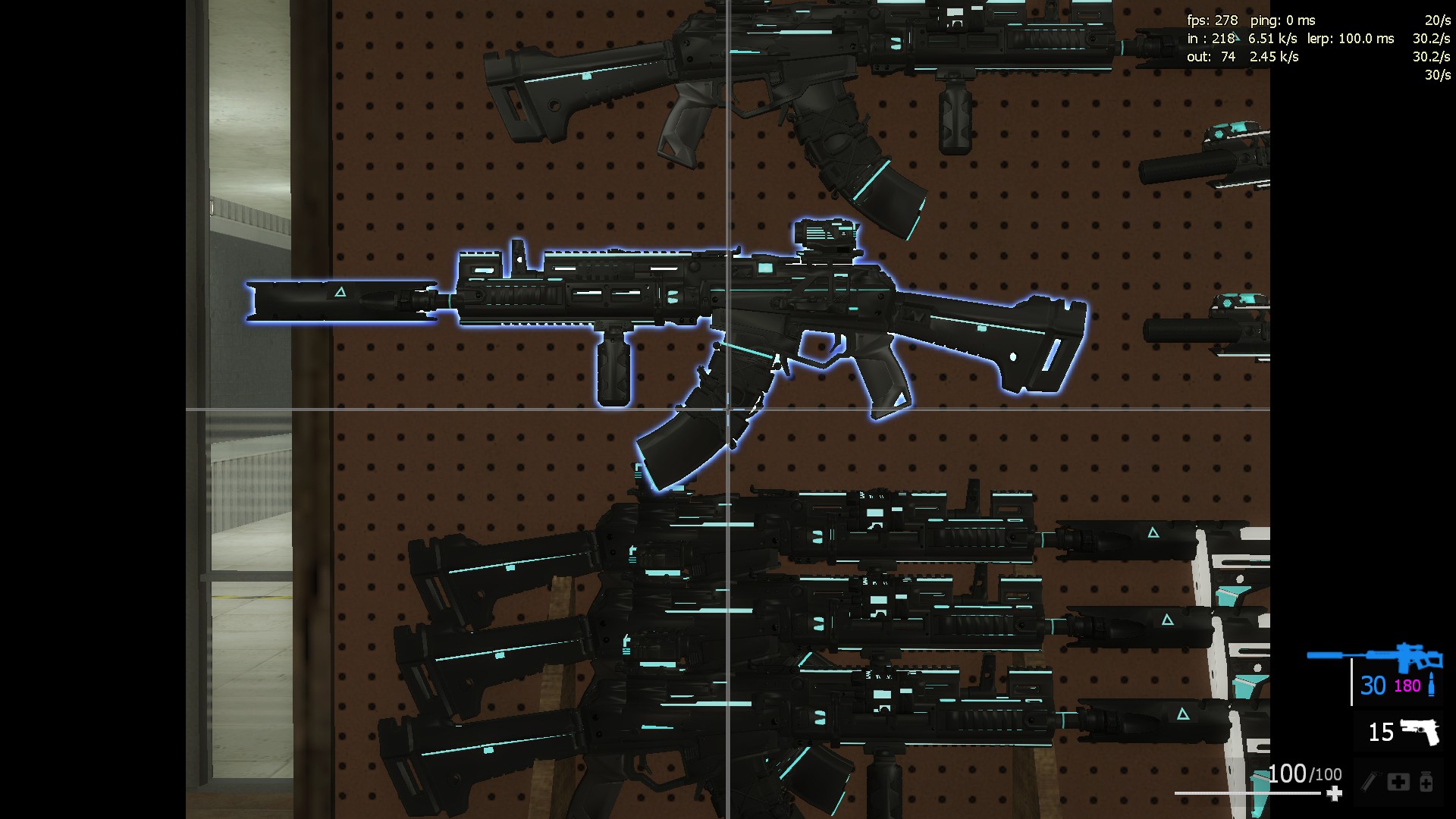
Task: Select the bullet icon beside the 180 reserve count
Action: (1432, 685)
